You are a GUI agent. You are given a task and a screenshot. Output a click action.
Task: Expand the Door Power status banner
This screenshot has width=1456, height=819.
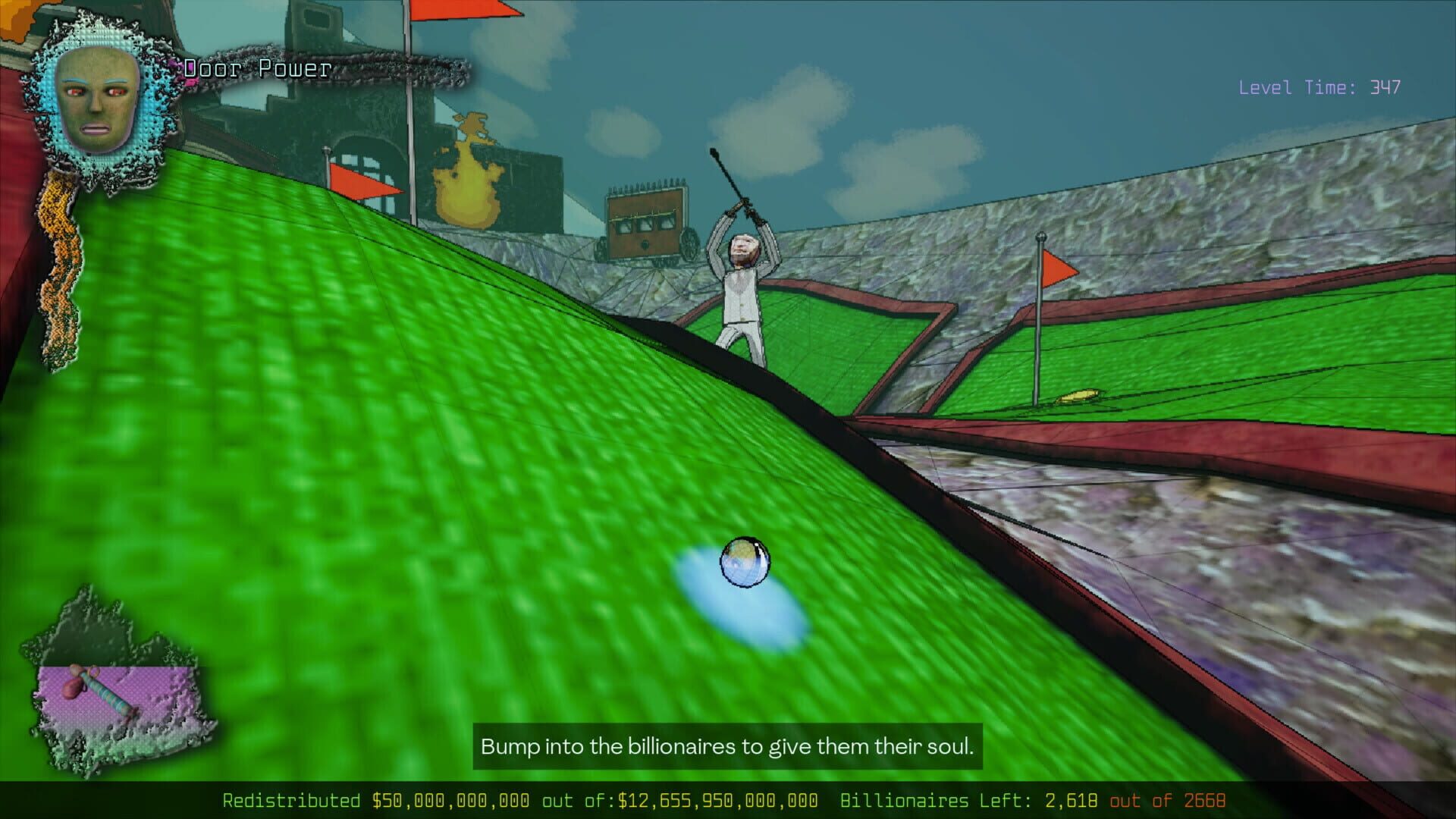click(254, 70)
